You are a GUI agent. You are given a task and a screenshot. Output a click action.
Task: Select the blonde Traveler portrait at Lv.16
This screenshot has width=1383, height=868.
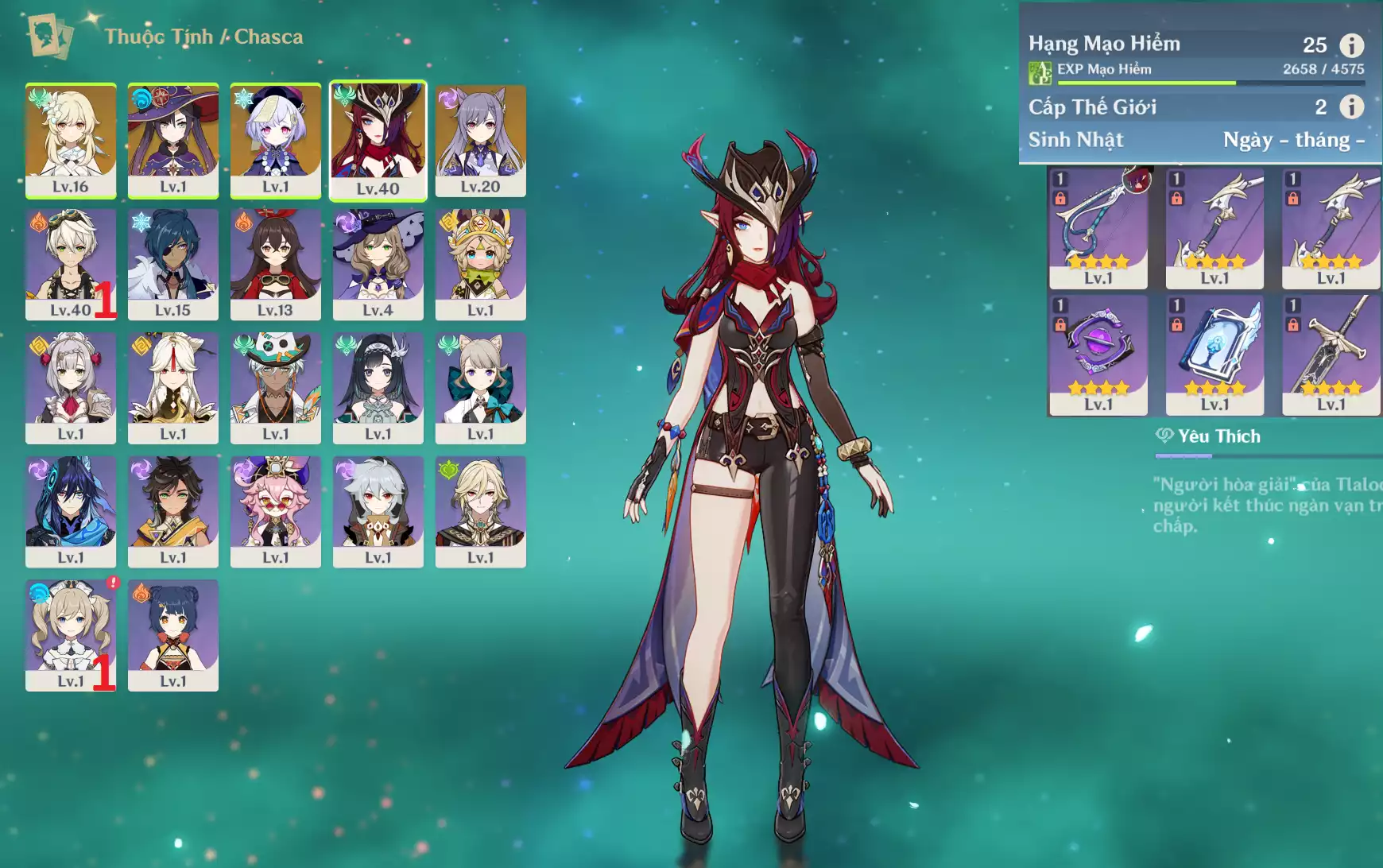point(71,140)
